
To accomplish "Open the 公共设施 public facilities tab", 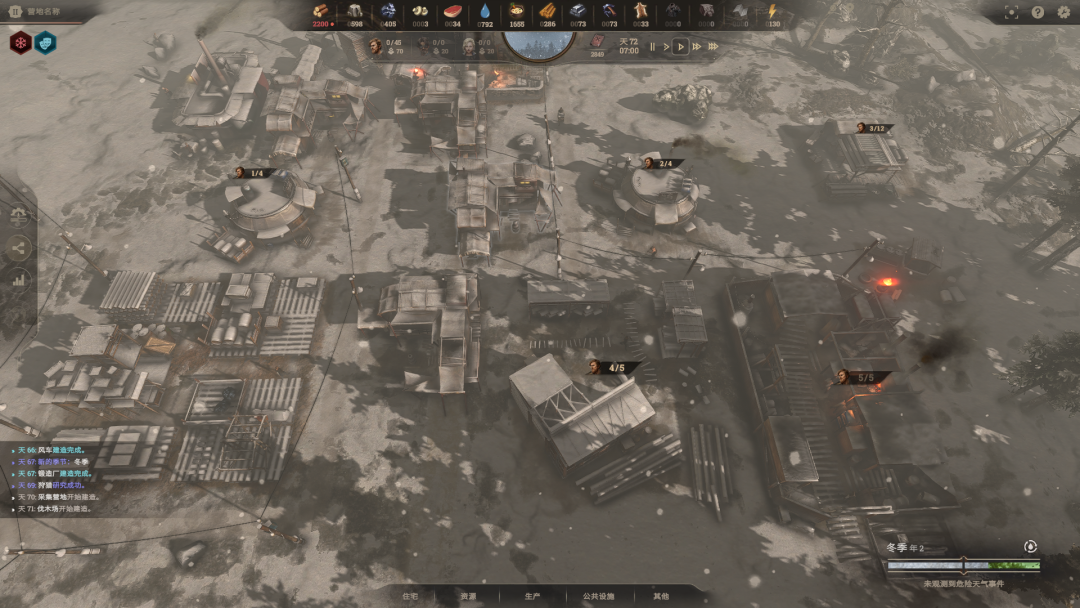I will coord(597,596).
